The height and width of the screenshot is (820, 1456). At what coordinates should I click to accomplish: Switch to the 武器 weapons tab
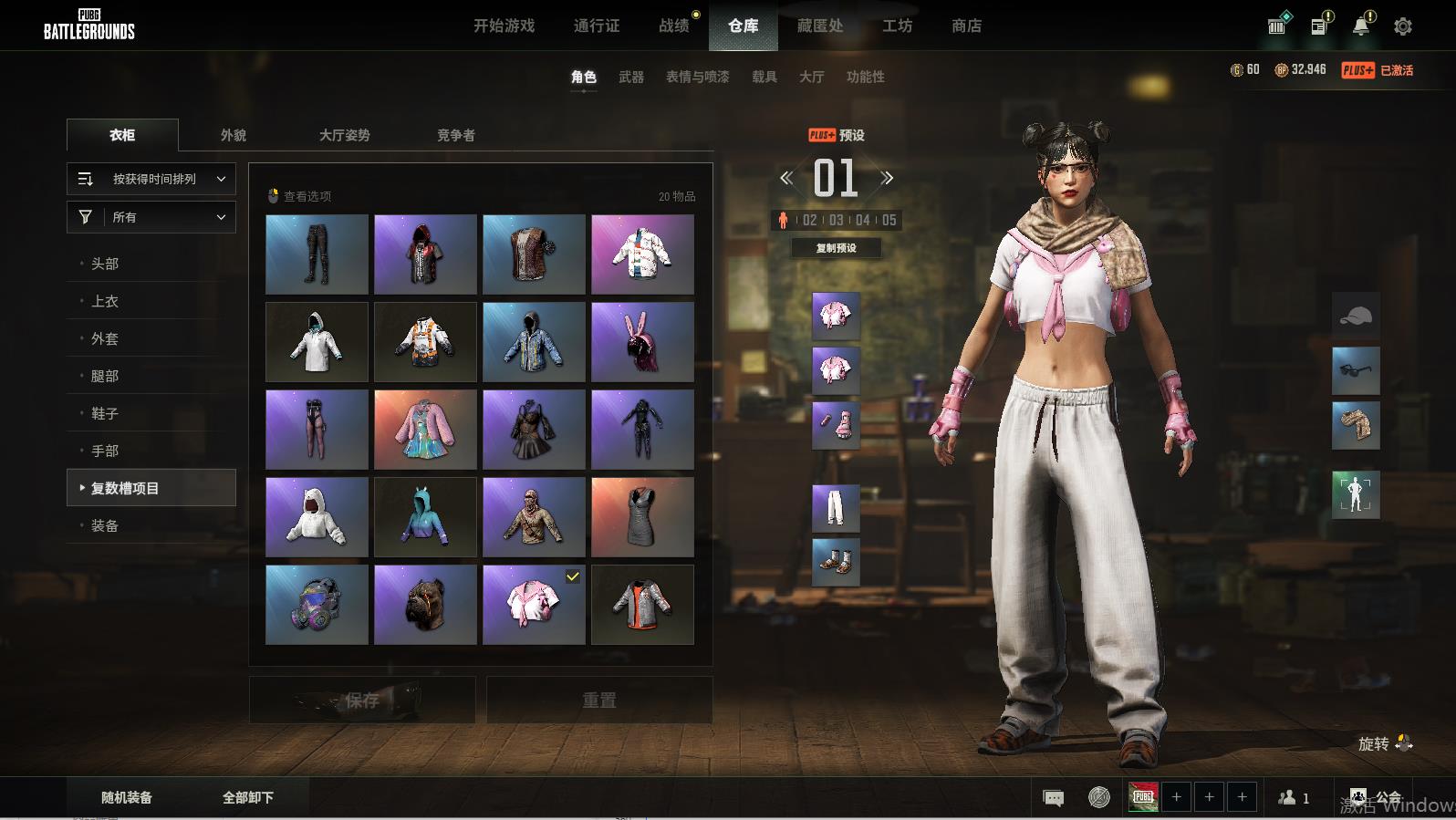click(631, 77)
